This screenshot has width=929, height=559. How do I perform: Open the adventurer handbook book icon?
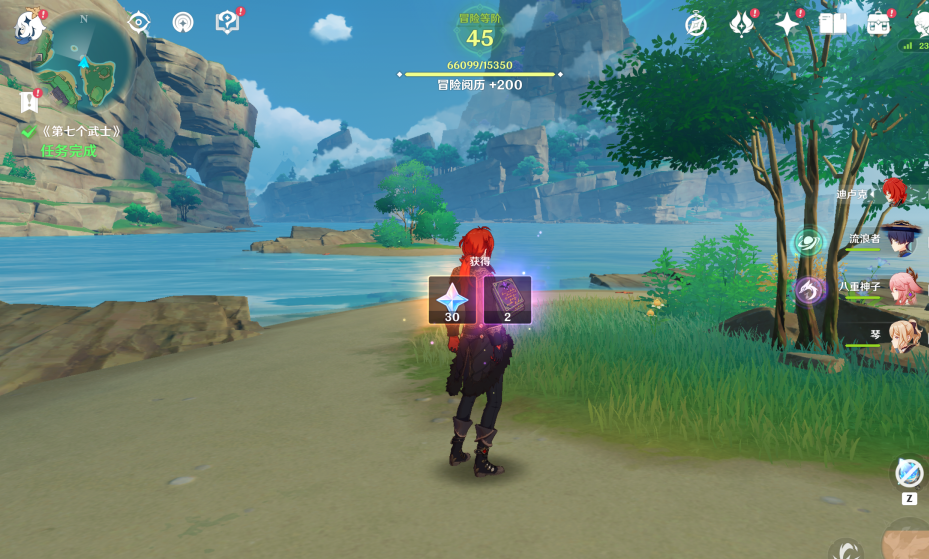(x=832, y=24)
